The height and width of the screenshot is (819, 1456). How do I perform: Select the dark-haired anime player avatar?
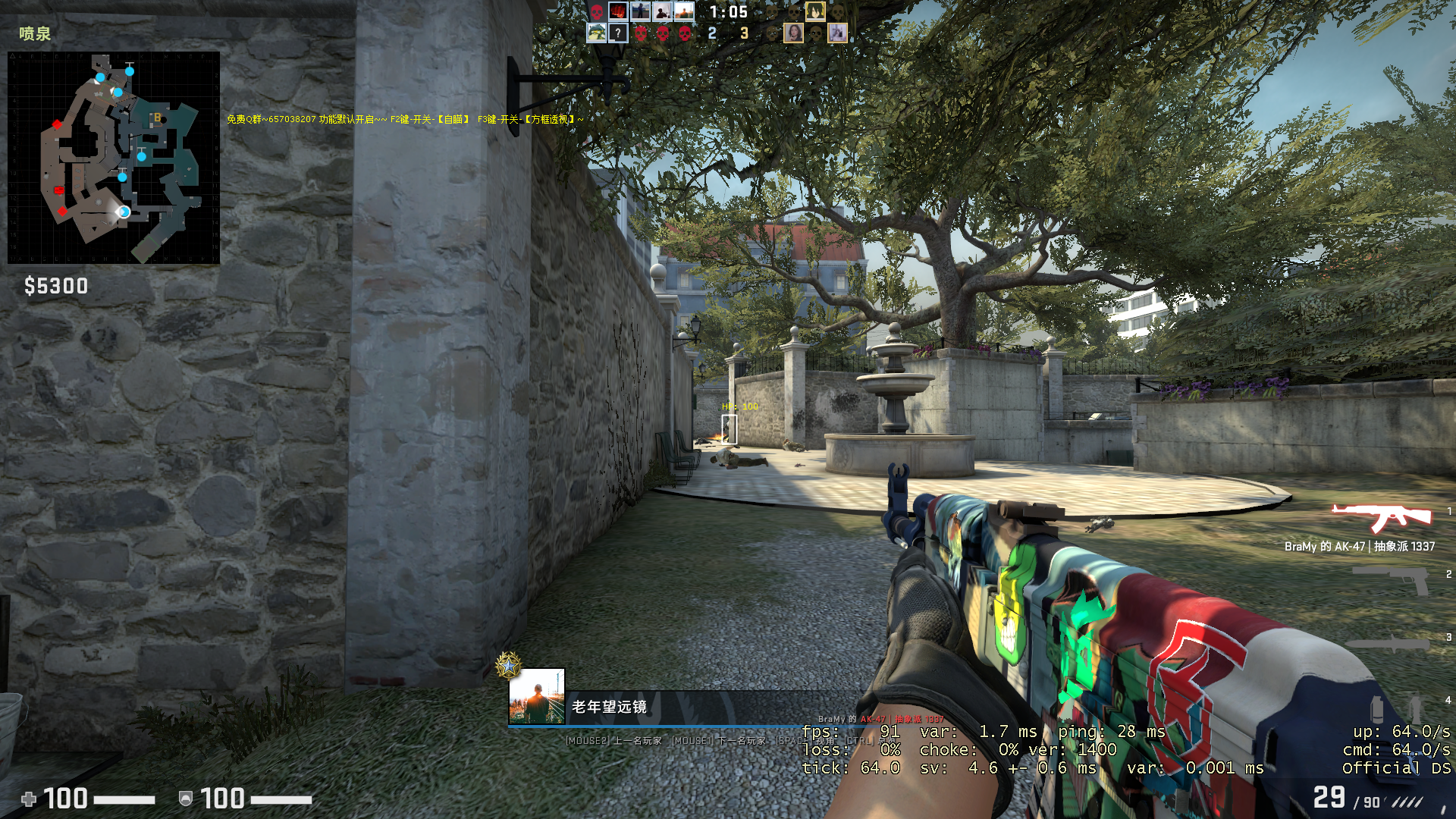coord(814,11)
